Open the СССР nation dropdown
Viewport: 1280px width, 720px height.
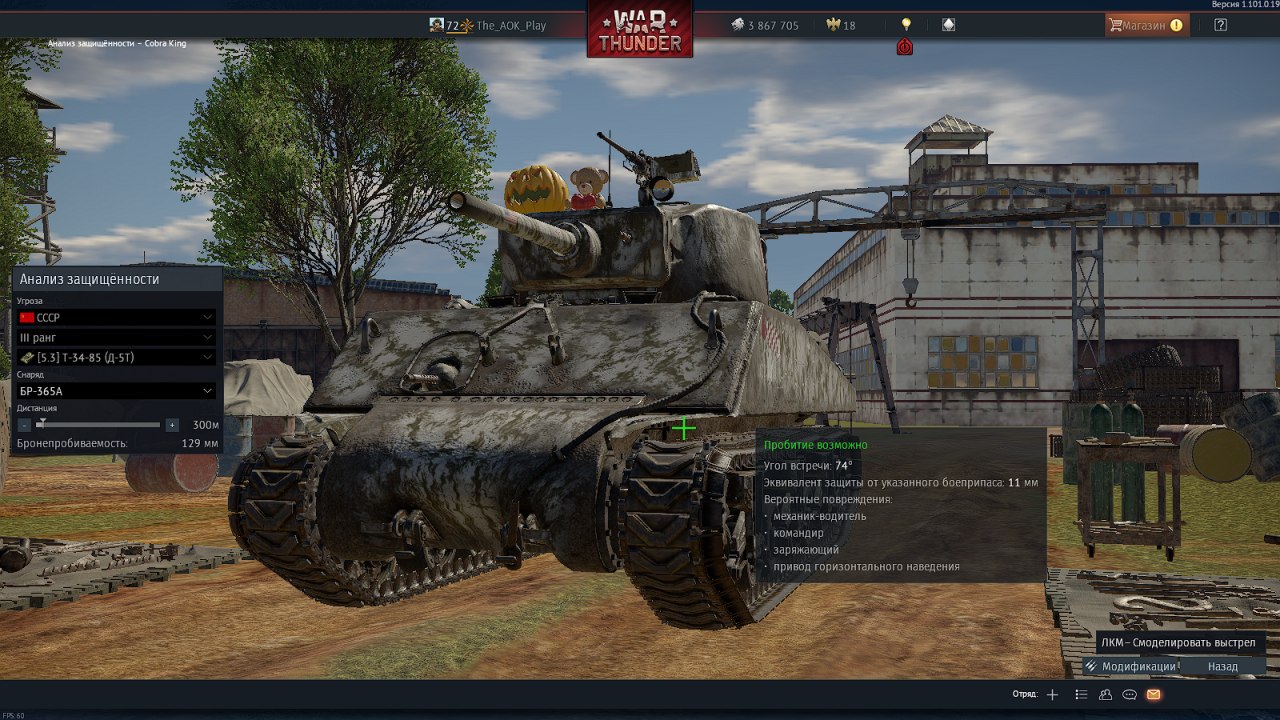pyautogui.click(x=116, y=317)
